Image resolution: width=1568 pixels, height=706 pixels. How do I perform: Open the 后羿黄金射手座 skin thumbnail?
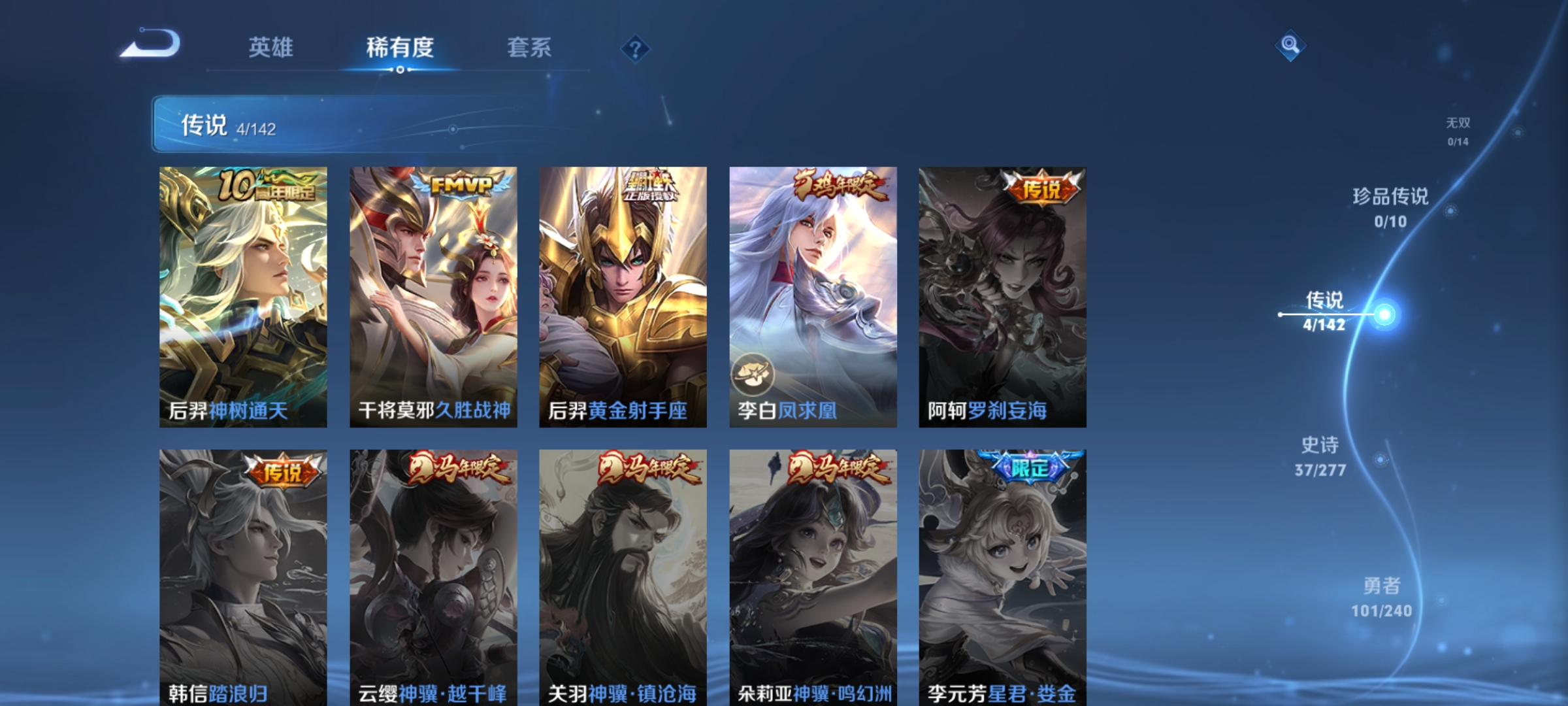pos(624,294)
